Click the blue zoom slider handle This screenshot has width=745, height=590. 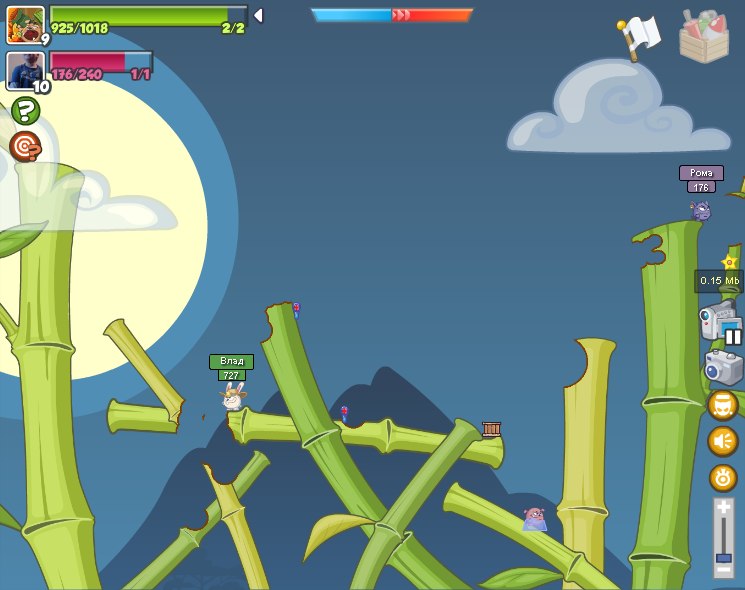tap(723, 557)
